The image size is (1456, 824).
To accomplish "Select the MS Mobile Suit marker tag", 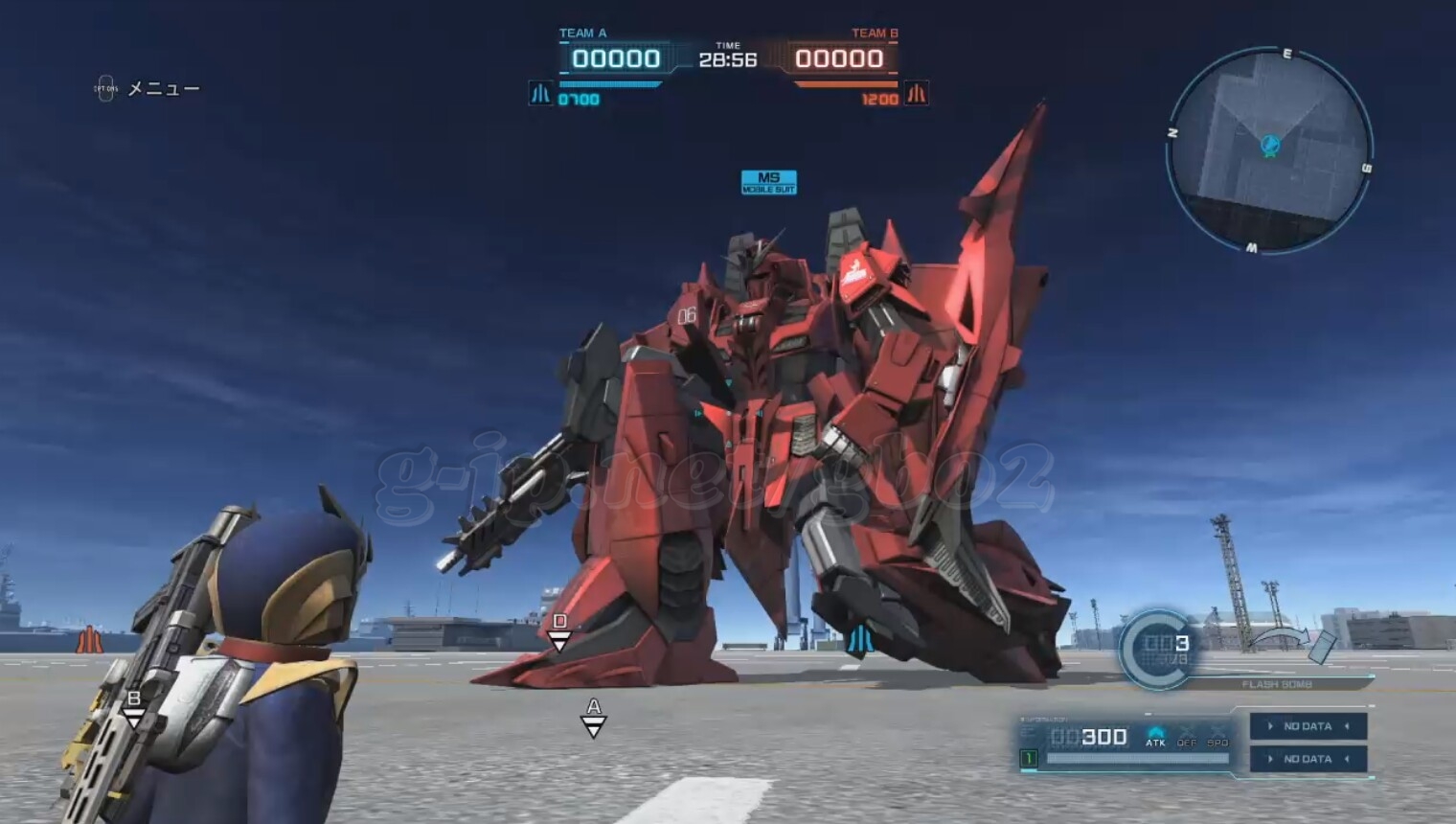I will click(x=768, y=182).
